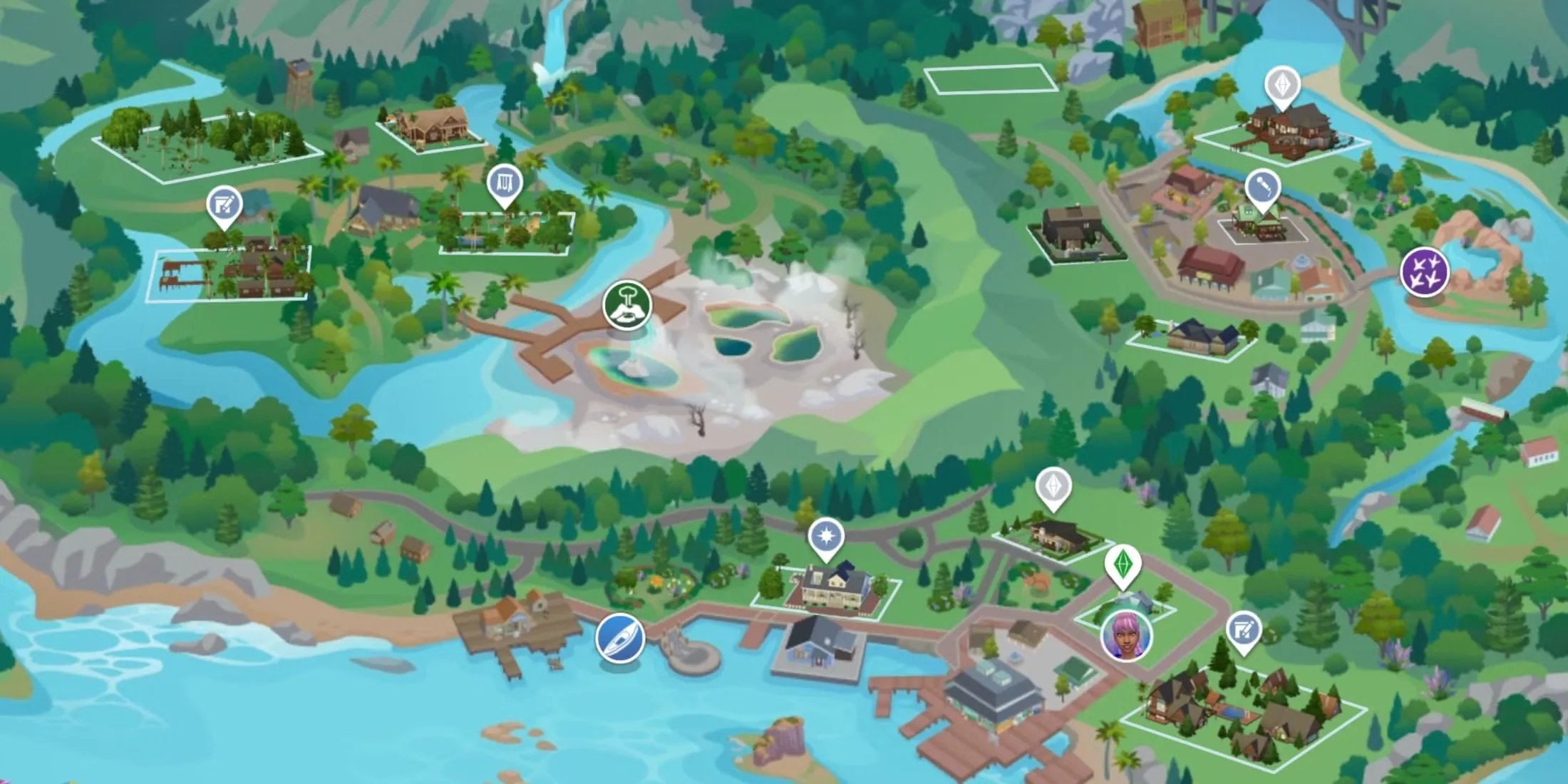Image resolution: width=1568 pixels, height=784 pixels.
Task: Choose the purple bird-tracks activity marker
Action: pyautogui.click(x=1424, y=272)
